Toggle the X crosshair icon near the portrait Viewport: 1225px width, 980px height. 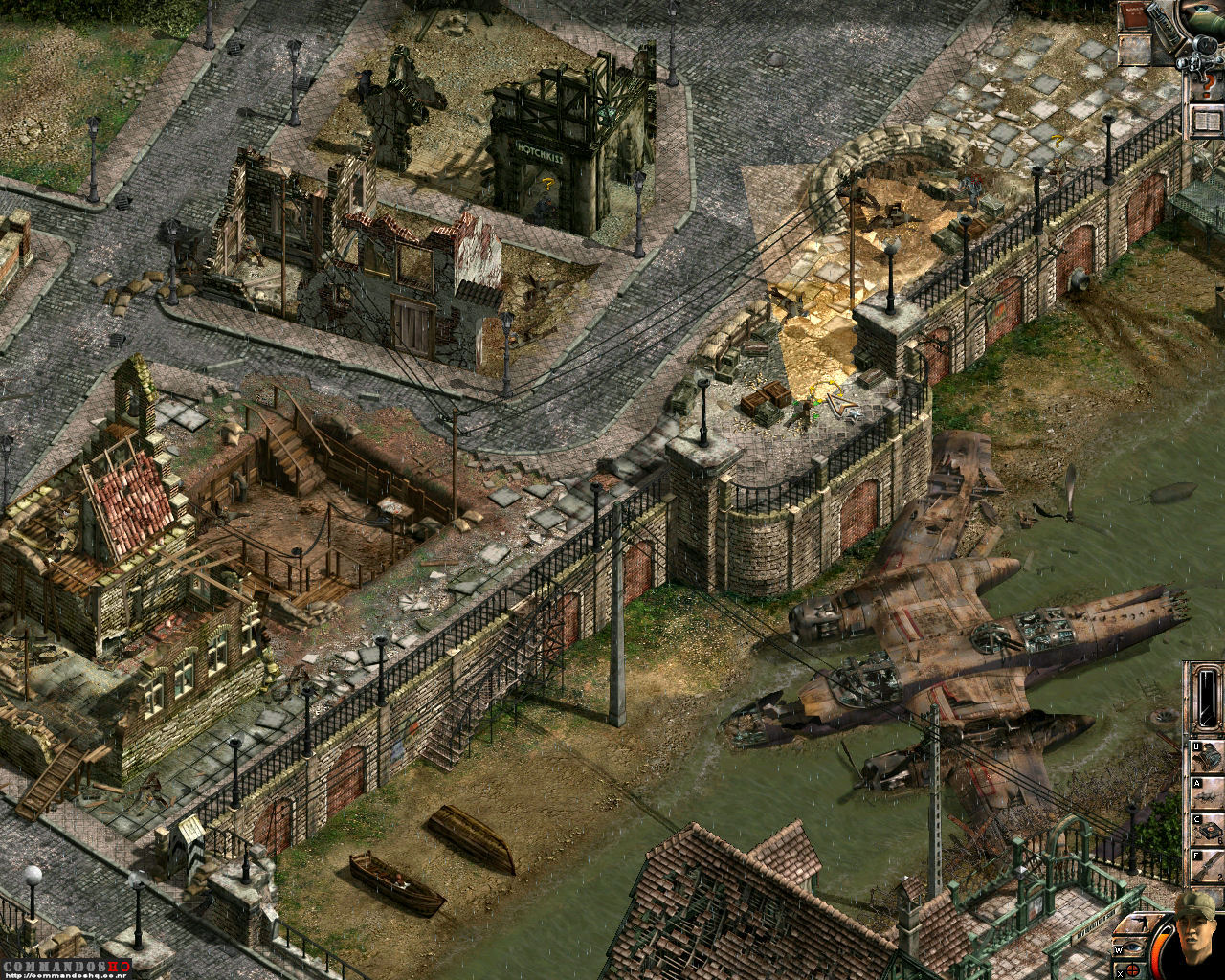(x=1132, y=969)
